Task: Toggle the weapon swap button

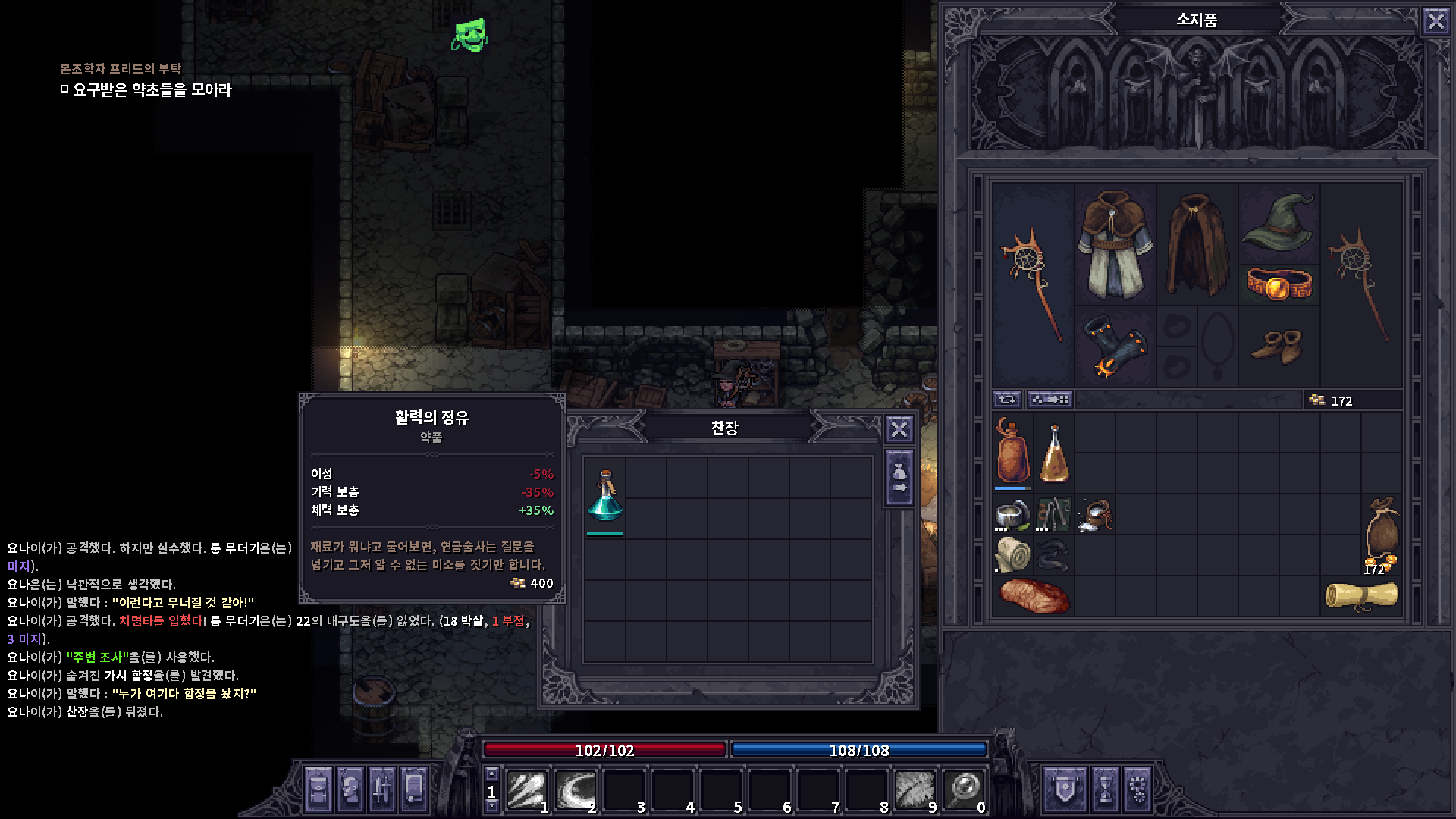Action: coord(1007,400)
